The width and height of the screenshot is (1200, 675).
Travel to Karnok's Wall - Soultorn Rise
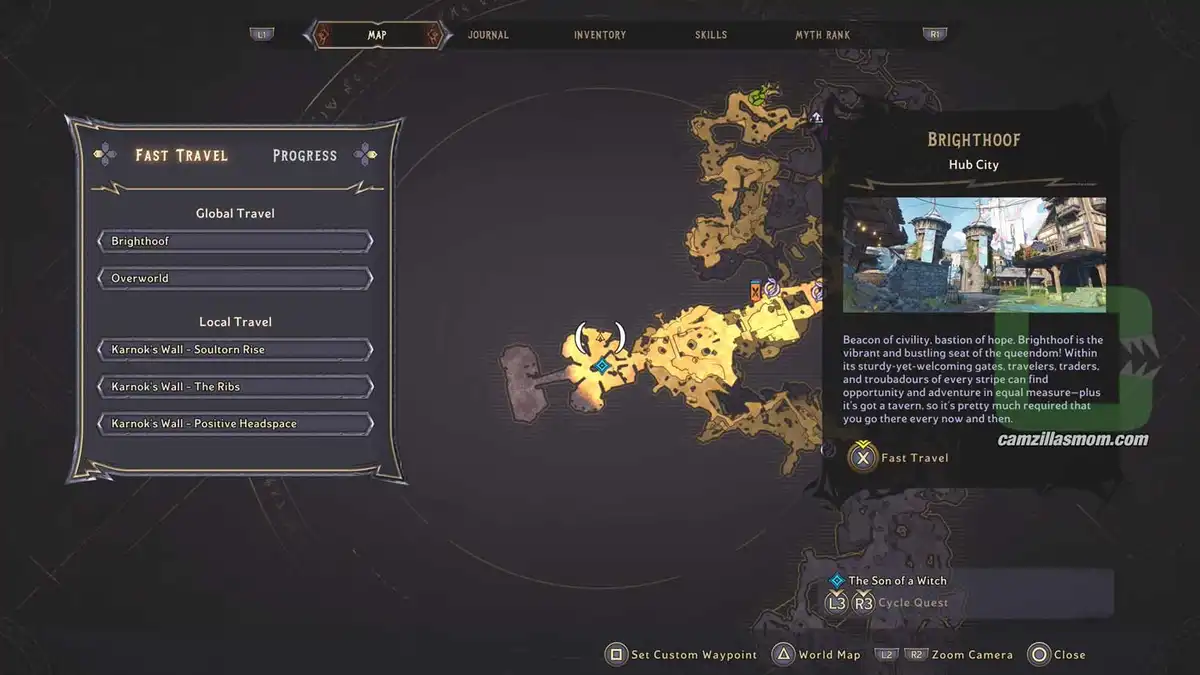(x=236, y=350)
